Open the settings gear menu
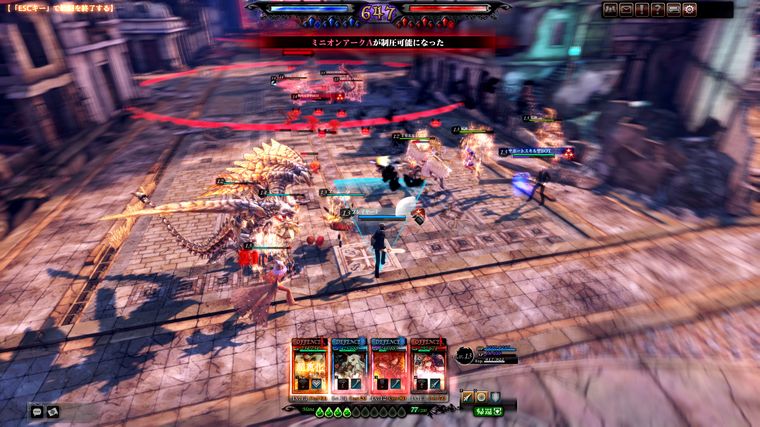The image size is (760, 427). (690, 9)
